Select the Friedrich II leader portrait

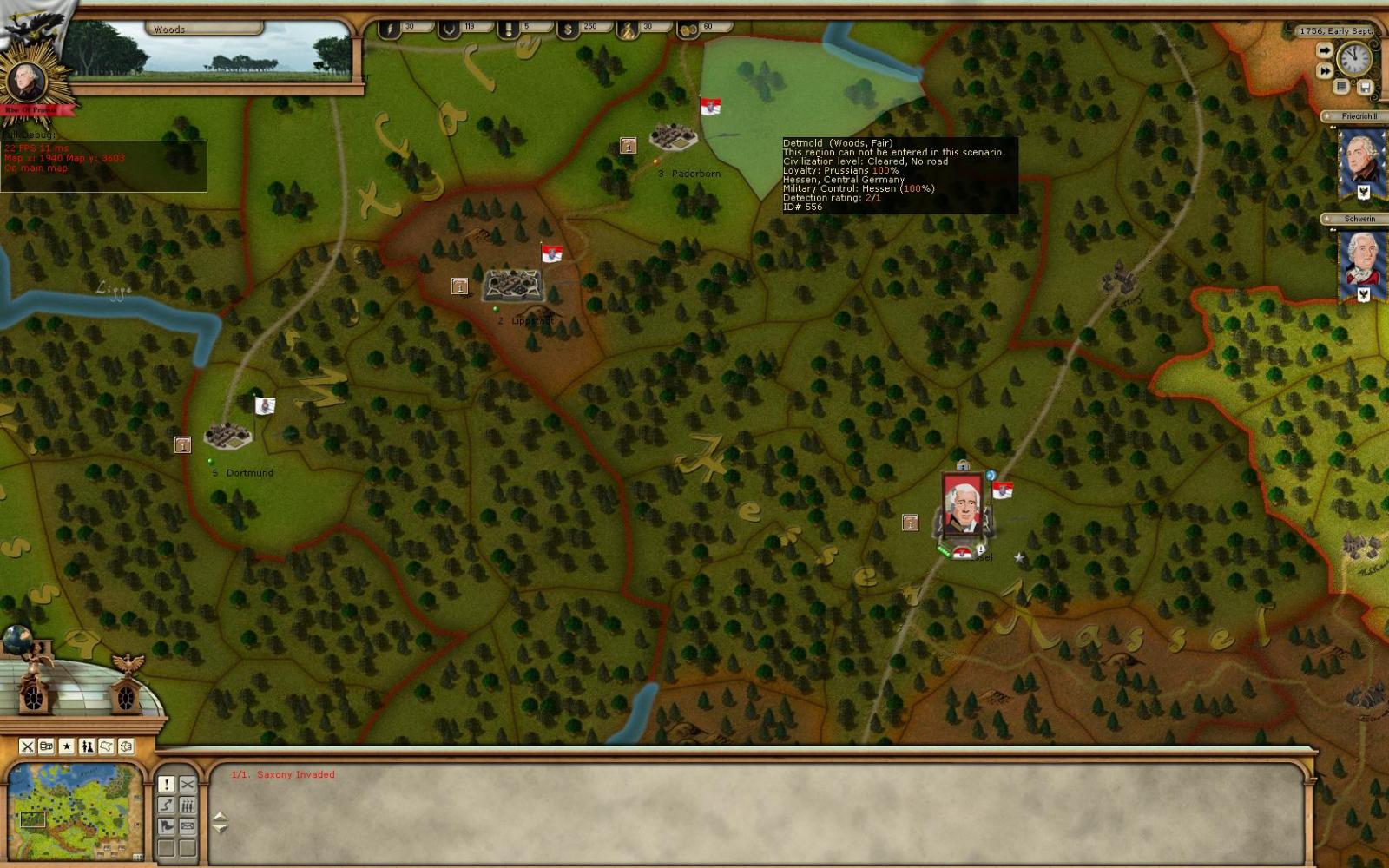1361,160
